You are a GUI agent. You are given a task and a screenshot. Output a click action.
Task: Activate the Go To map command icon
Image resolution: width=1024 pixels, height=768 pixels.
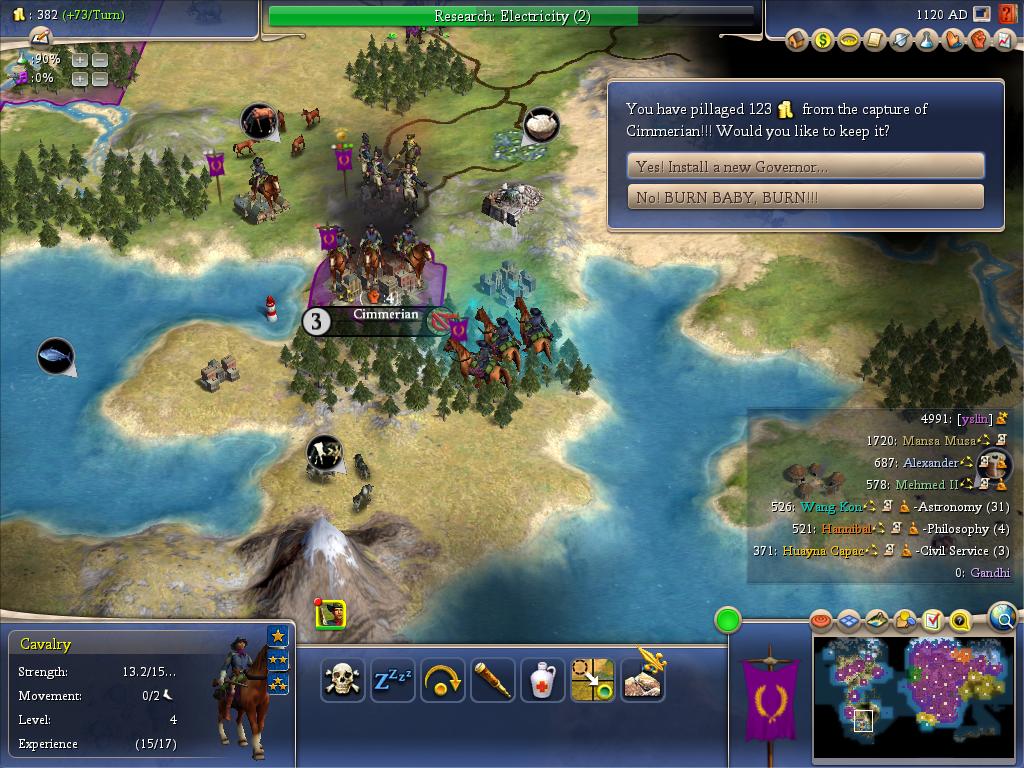click(x=592, y=681)
